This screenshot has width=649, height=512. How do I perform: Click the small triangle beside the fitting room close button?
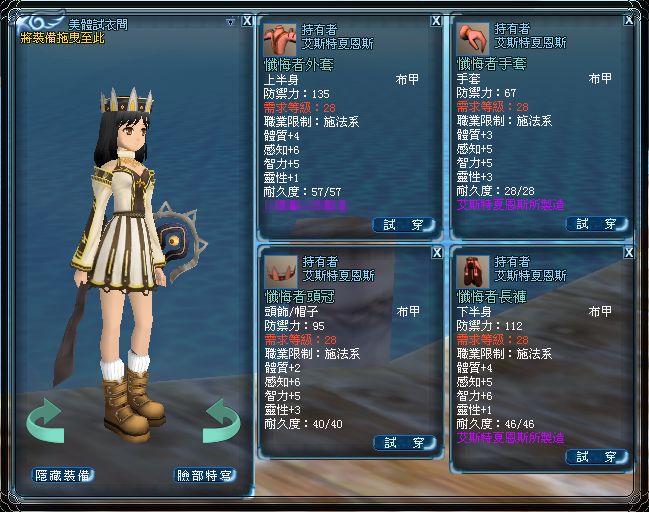tap(231, 21)
